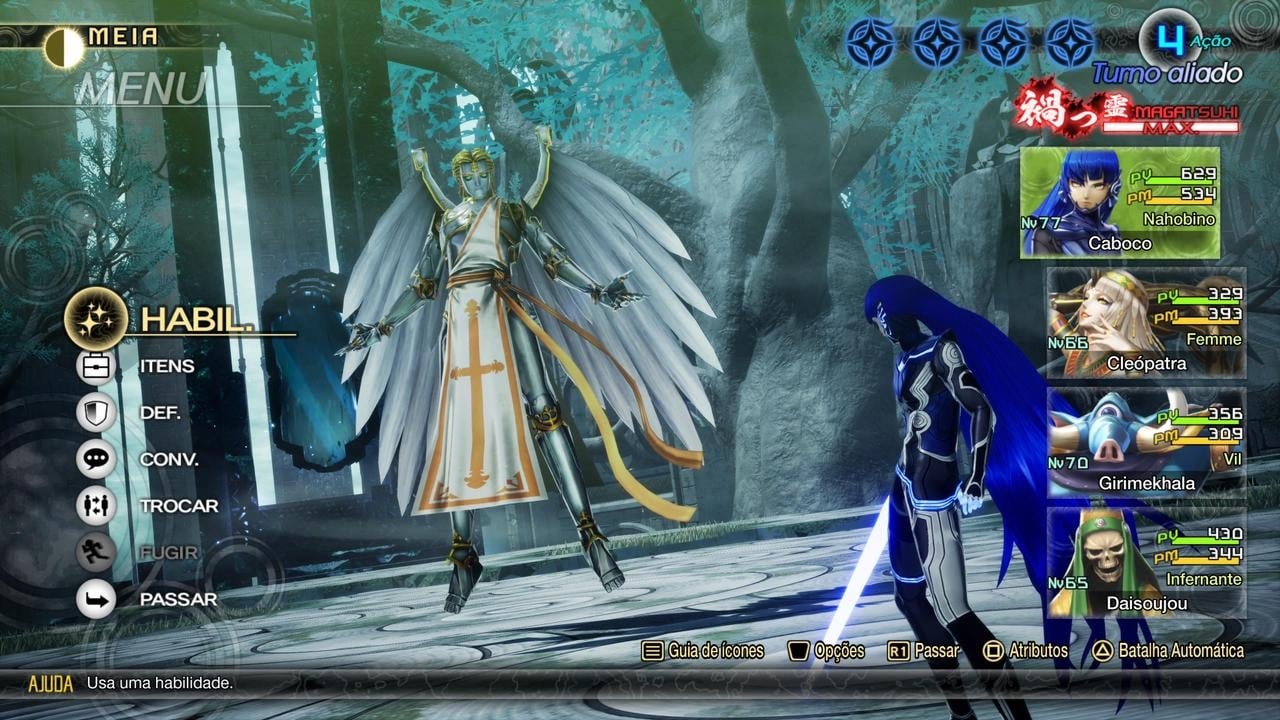Start Batalha Automática auto battle
1280x720 pixels.
1168,651
